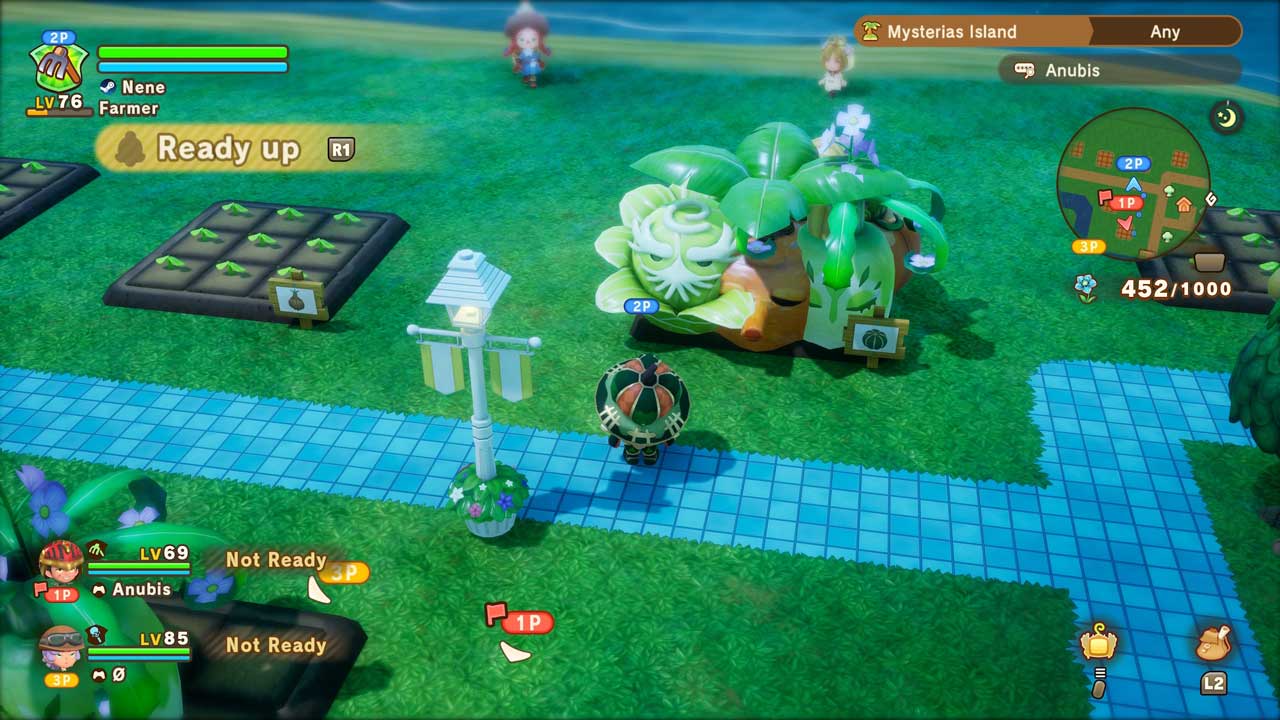
Task: Click the Farmer class emblem for Nene
Action: (58, 68)
